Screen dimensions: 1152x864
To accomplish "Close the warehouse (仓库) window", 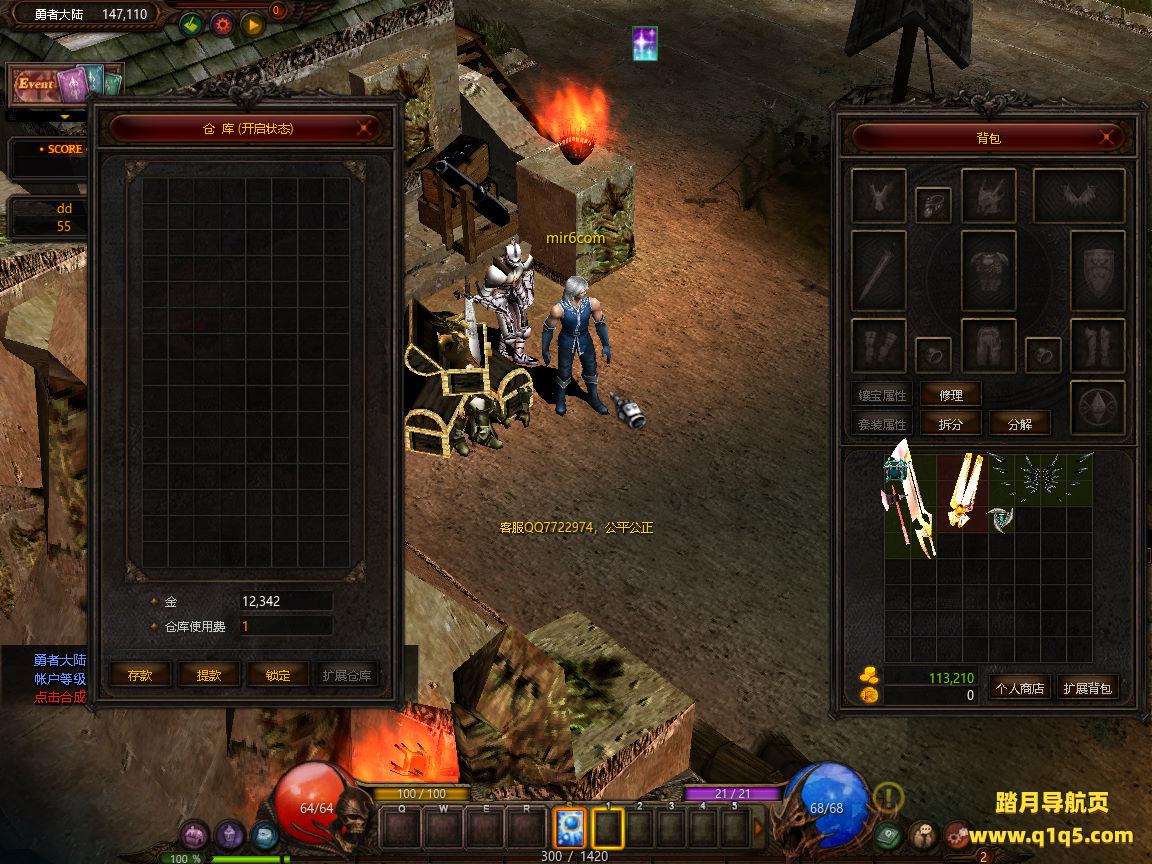I will (367, 128).
